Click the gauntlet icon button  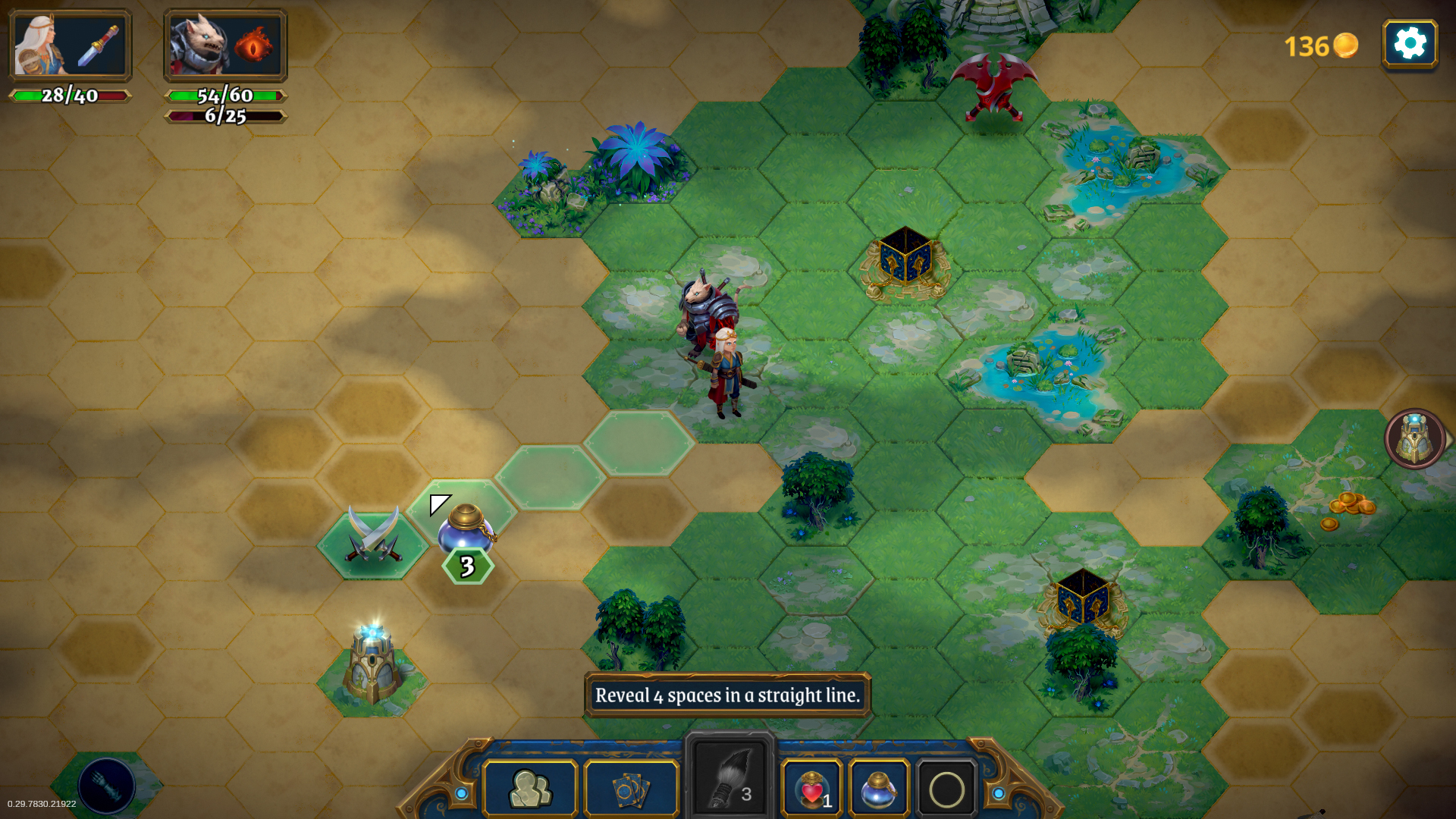click(106, 786)
